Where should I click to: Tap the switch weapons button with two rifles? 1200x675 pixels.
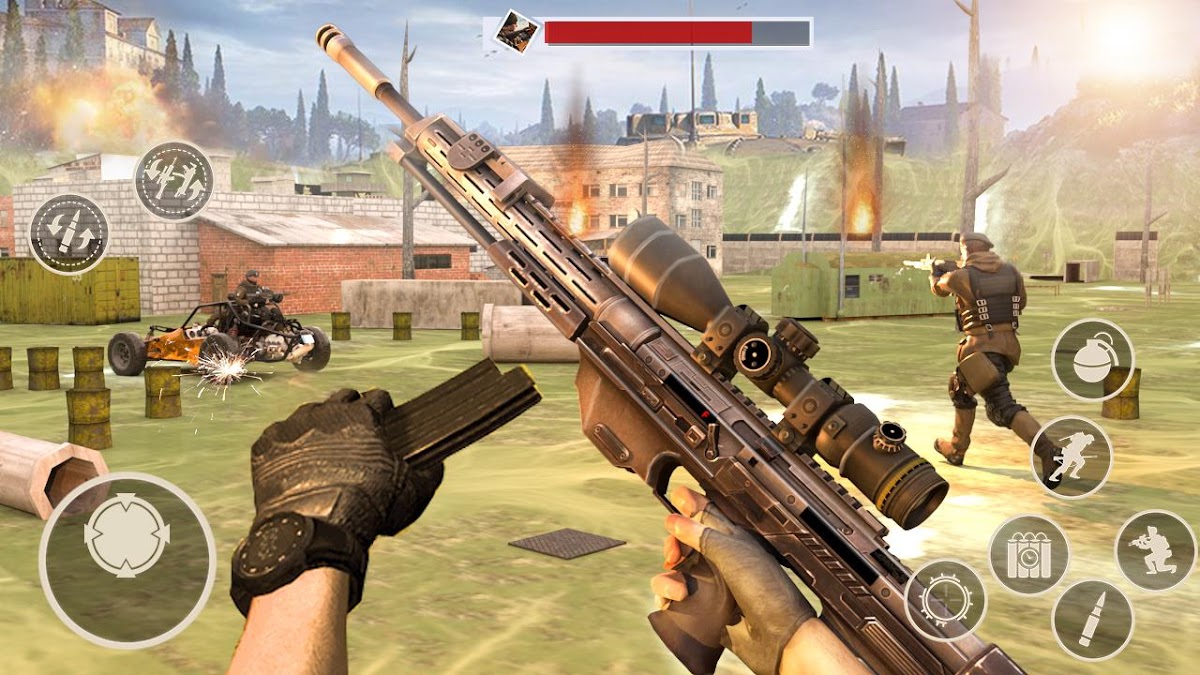click(x=174, y=182)
